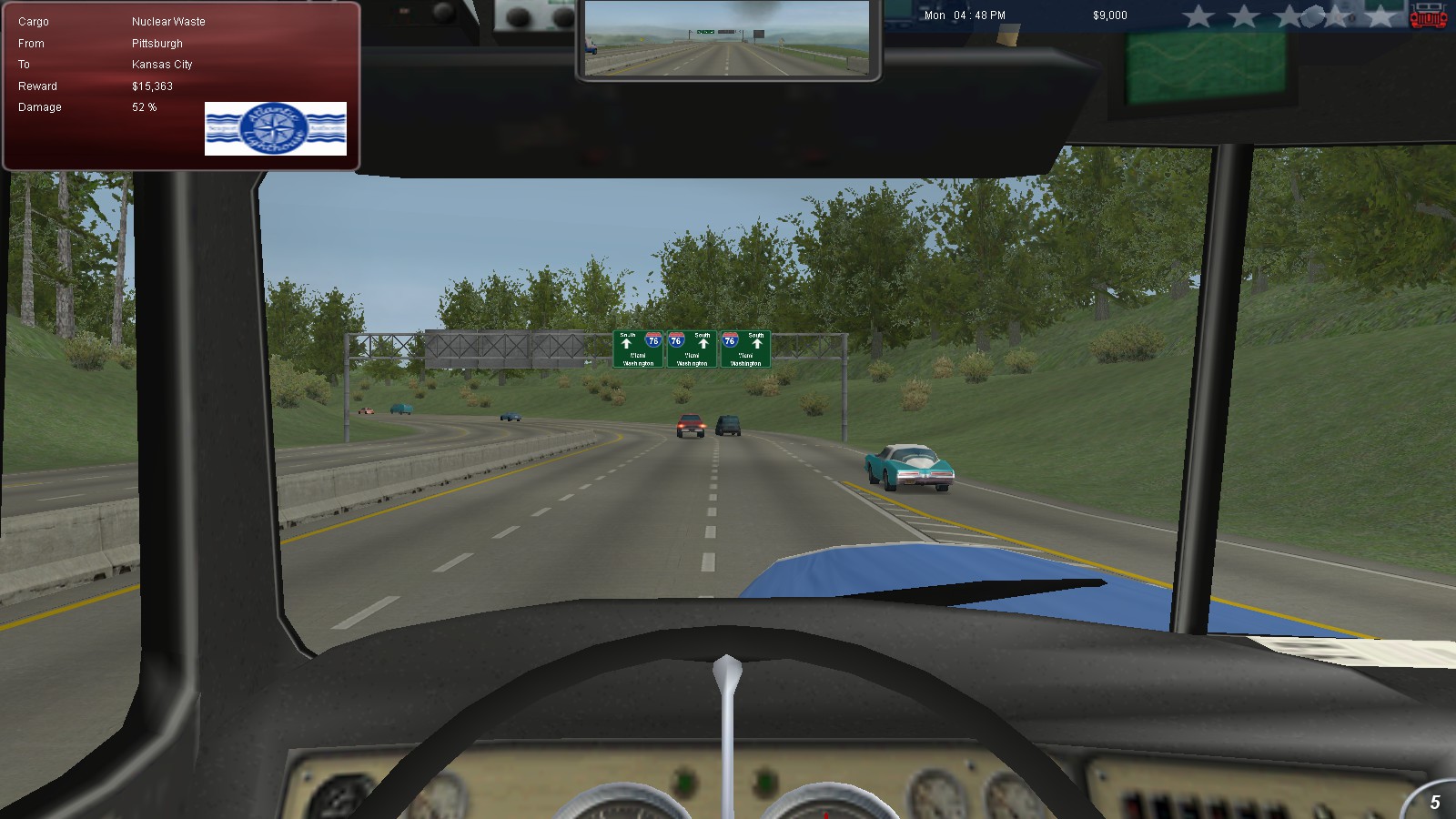Expand the Damage 52% readout
The image size is (1456, 819).
point(143,106)
